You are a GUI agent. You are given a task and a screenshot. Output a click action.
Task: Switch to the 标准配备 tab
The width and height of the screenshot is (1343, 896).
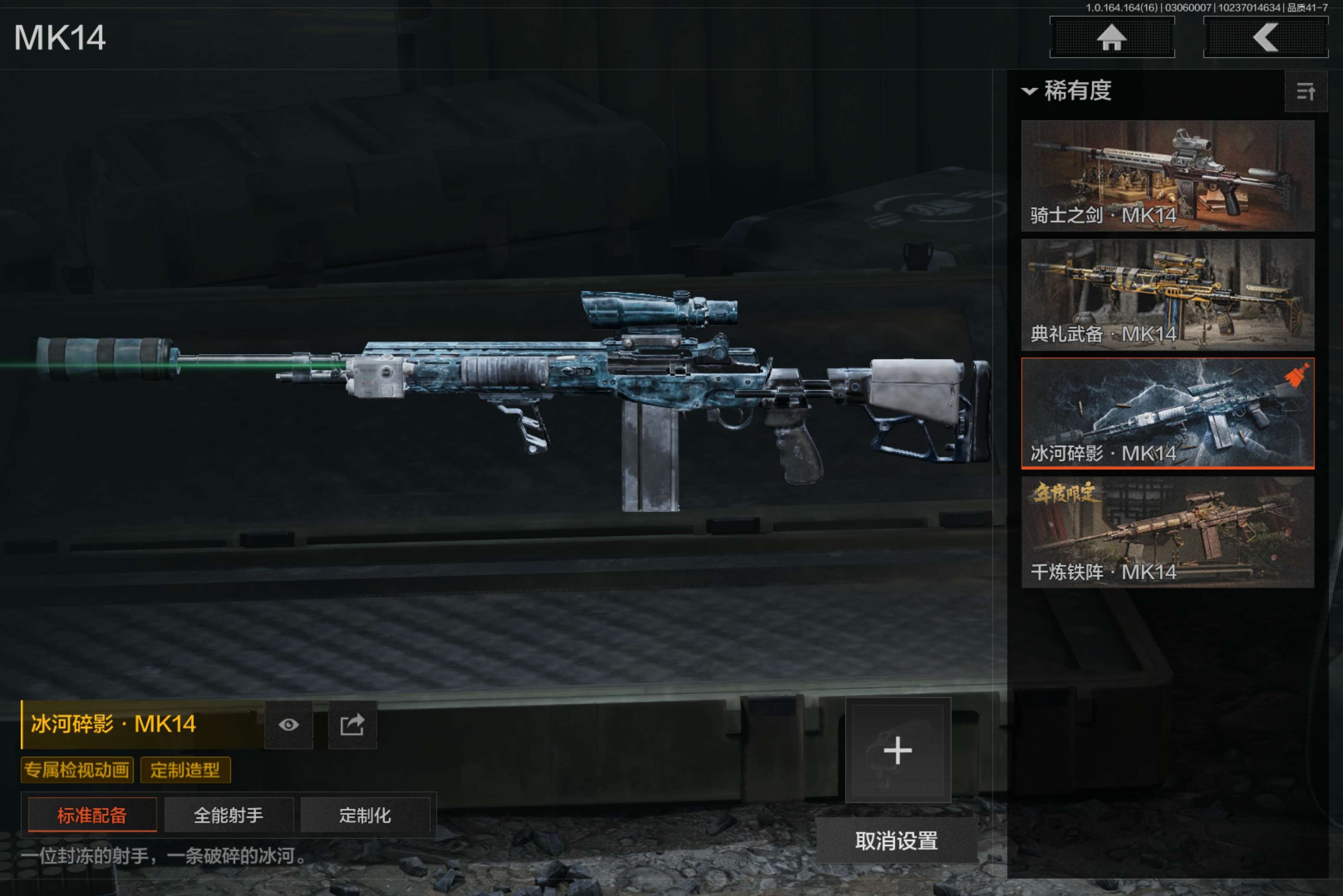[x=92, y=815]
